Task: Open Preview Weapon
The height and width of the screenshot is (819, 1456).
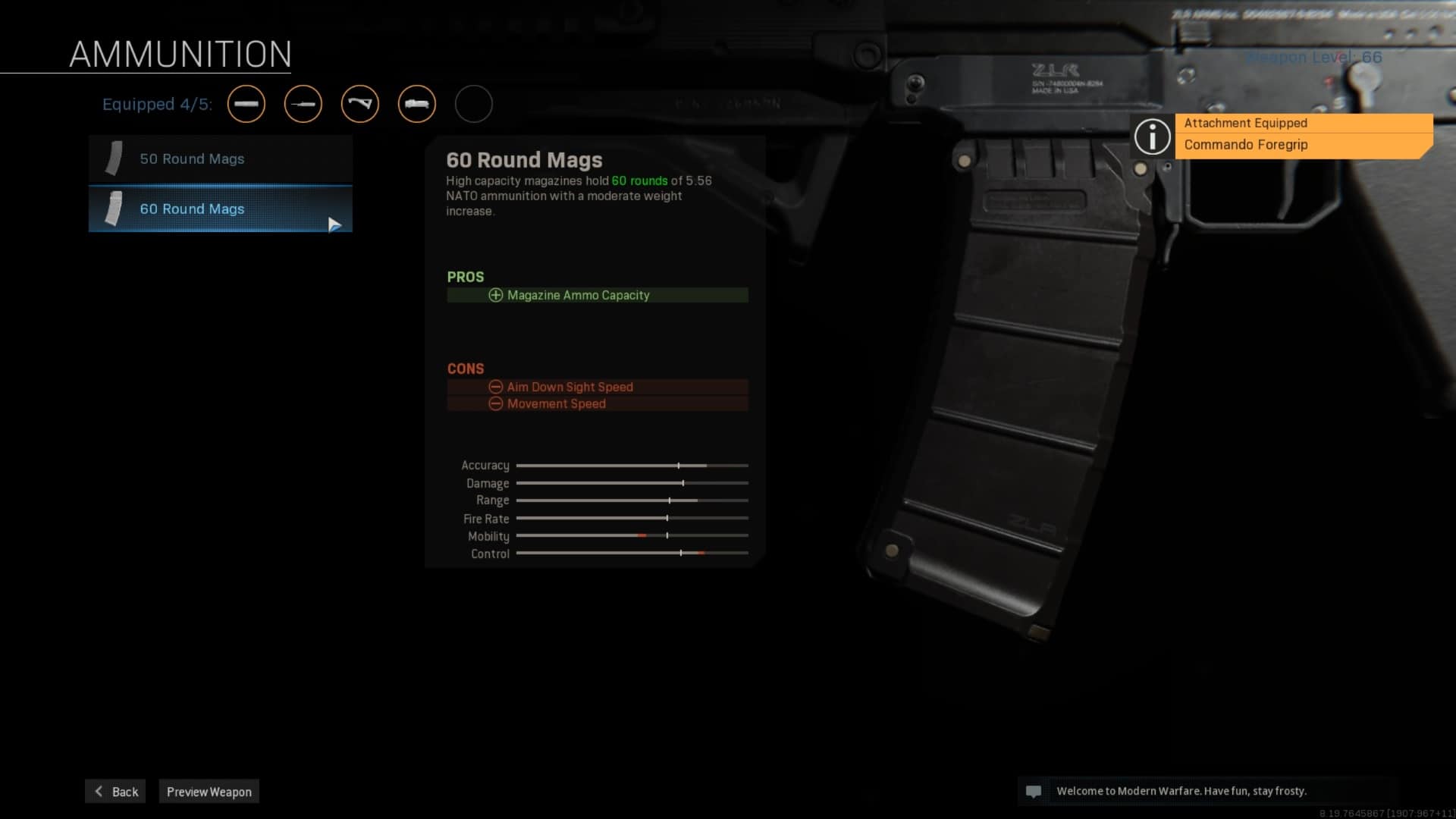Action: [209, 792]
